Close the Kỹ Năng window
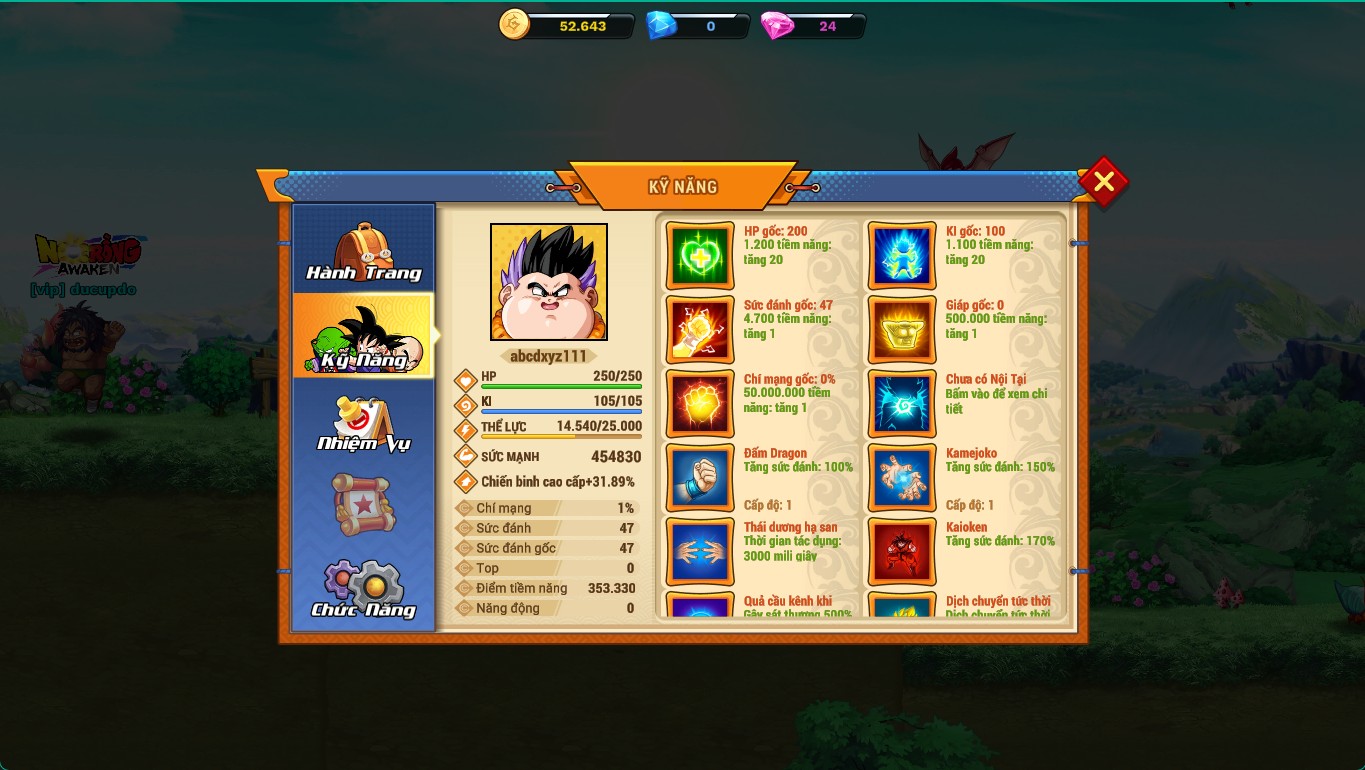 pyautogui.click(x=1103, y=182)
